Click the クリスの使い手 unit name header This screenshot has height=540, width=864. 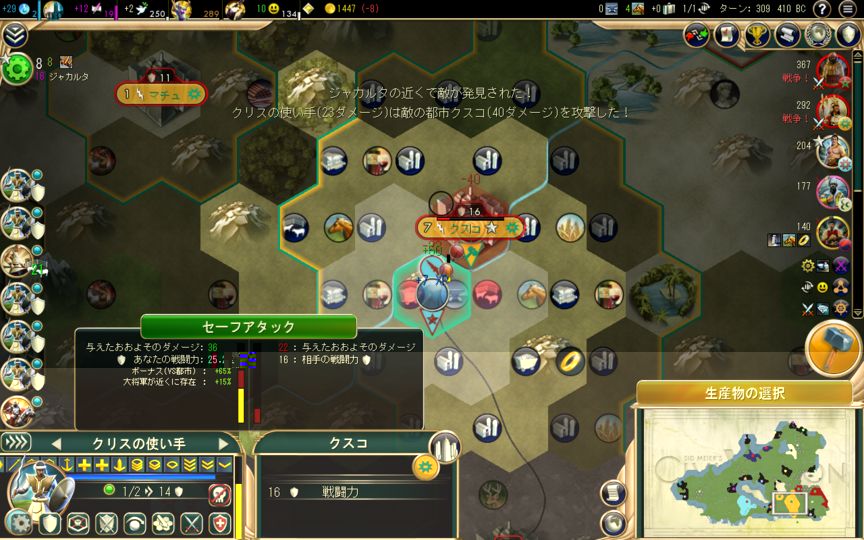tap(140, 443)
